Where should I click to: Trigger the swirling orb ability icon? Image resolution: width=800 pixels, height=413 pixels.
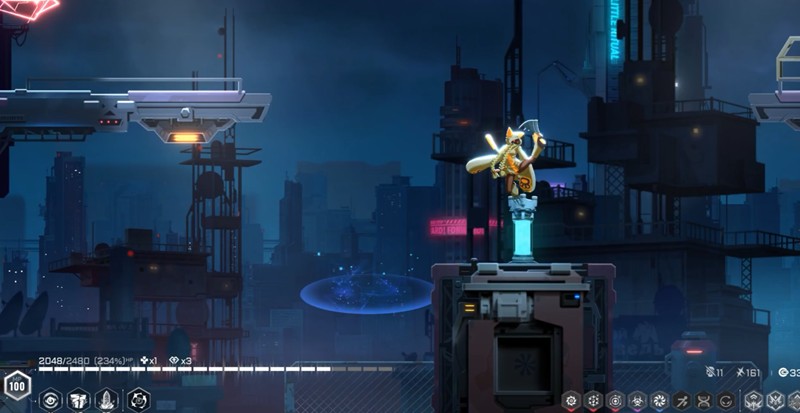click(x=139, y=400)
